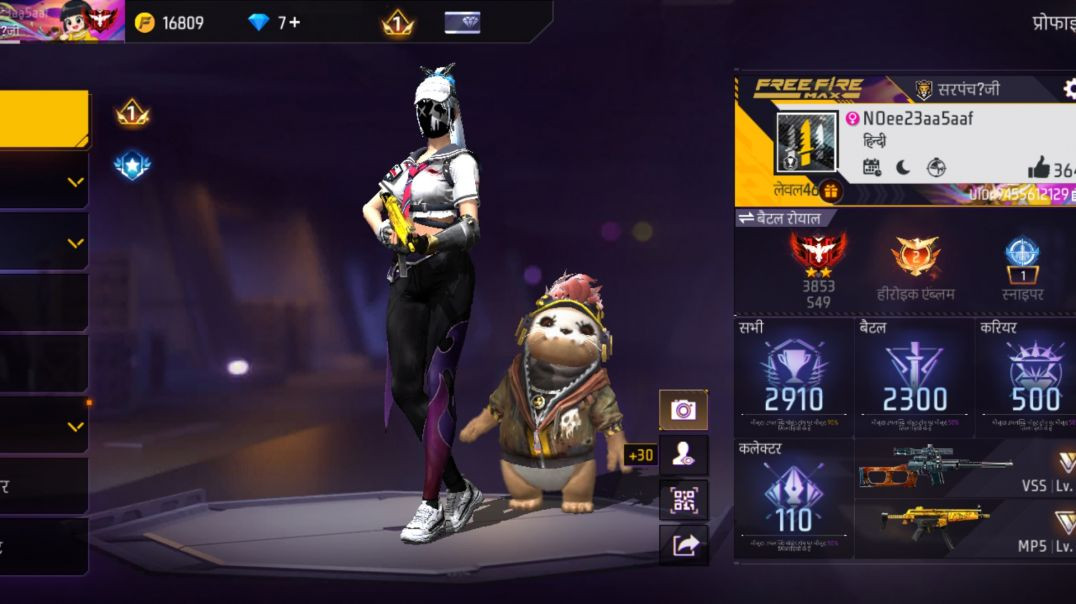Open the camera photo mode button

click(x=683, y=410)
